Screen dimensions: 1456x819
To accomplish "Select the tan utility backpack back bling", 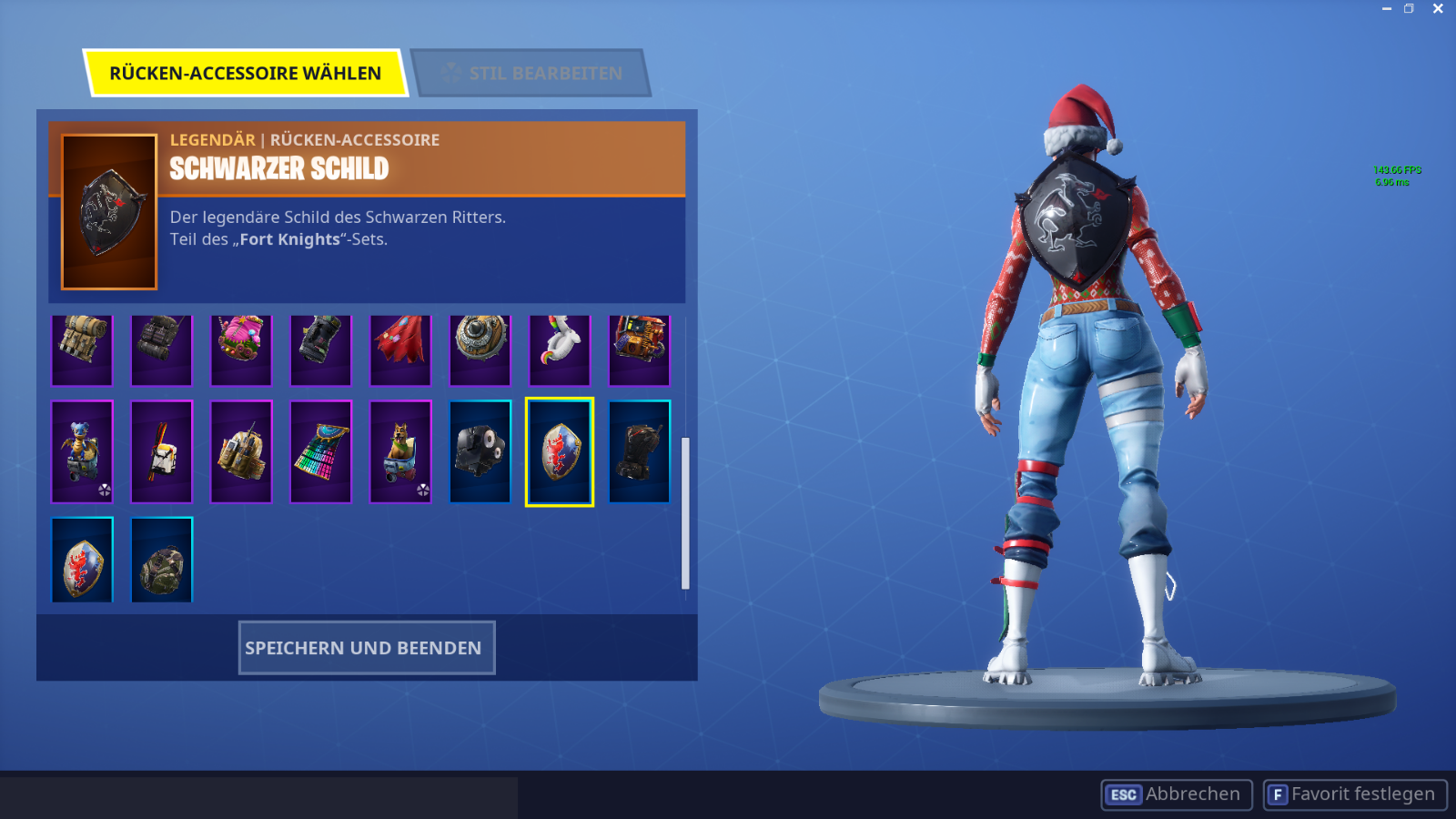I will 82,350.
